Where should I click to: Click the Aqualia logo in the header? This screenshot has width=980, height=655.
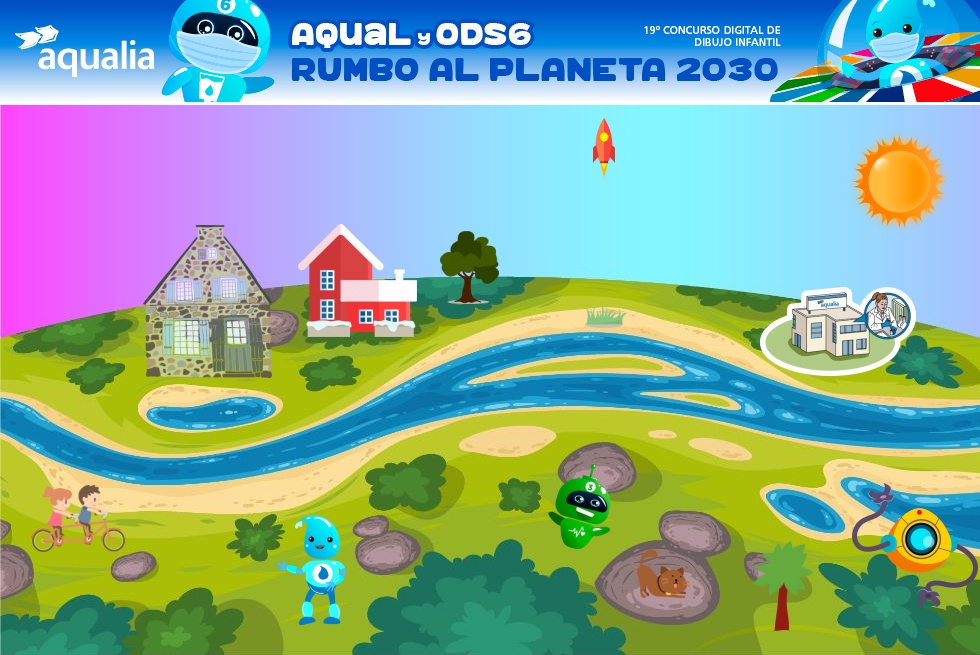coord(85,52)
